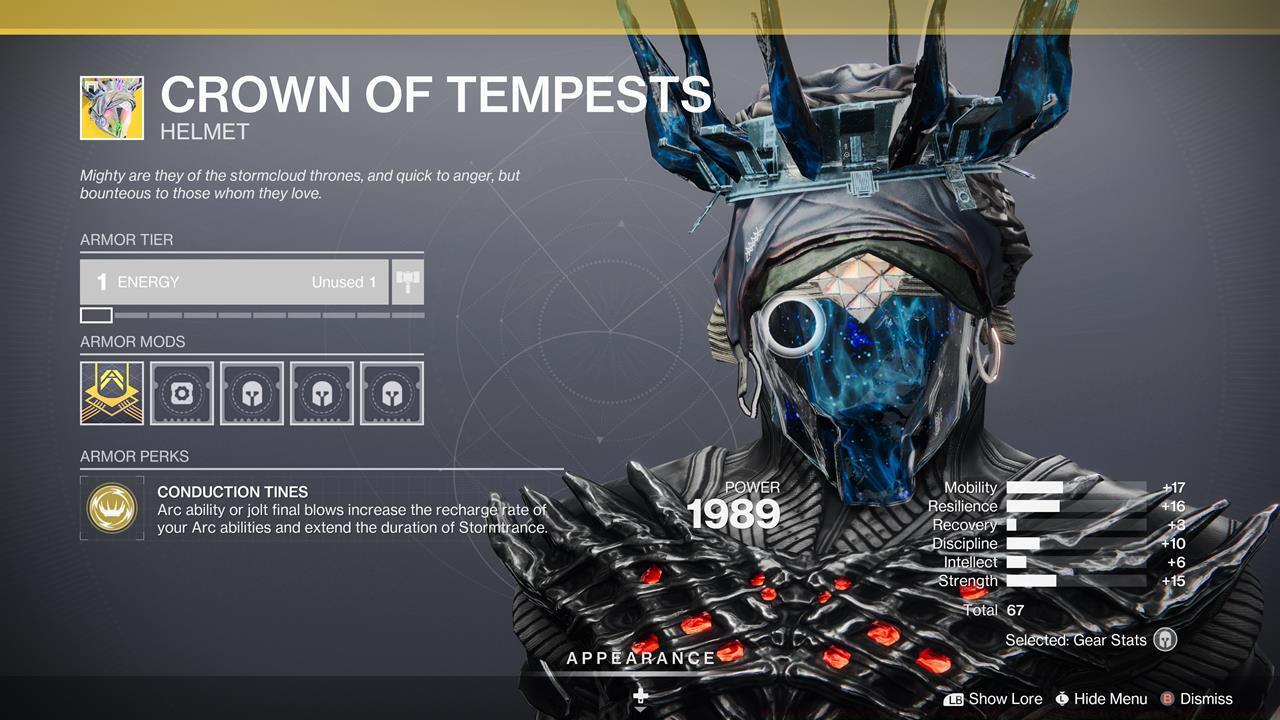The height and width of the screenshot is (720, 1280).
Task: Click the second helmet mod slot
Action: pyautogui.click(x=251, y=393)
